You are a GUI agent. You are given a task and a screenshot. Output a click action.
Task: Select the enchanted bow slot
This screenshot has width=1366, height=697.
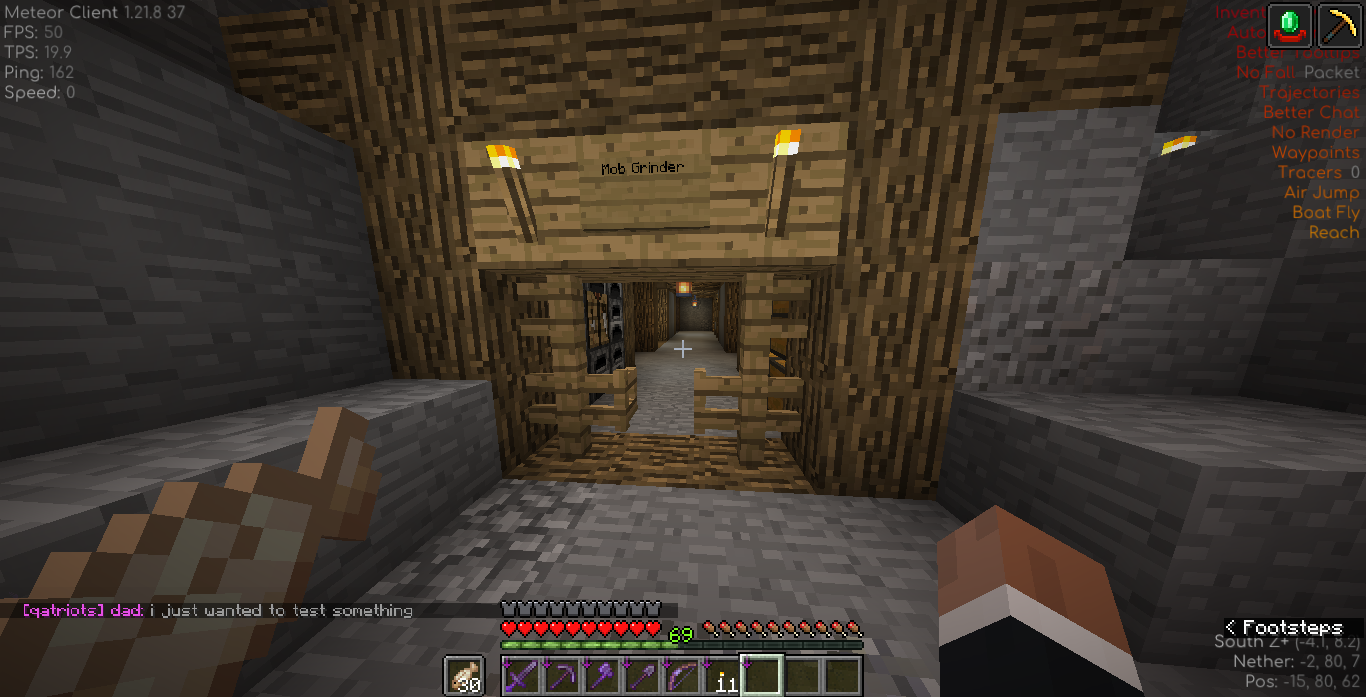pos(682,676)
